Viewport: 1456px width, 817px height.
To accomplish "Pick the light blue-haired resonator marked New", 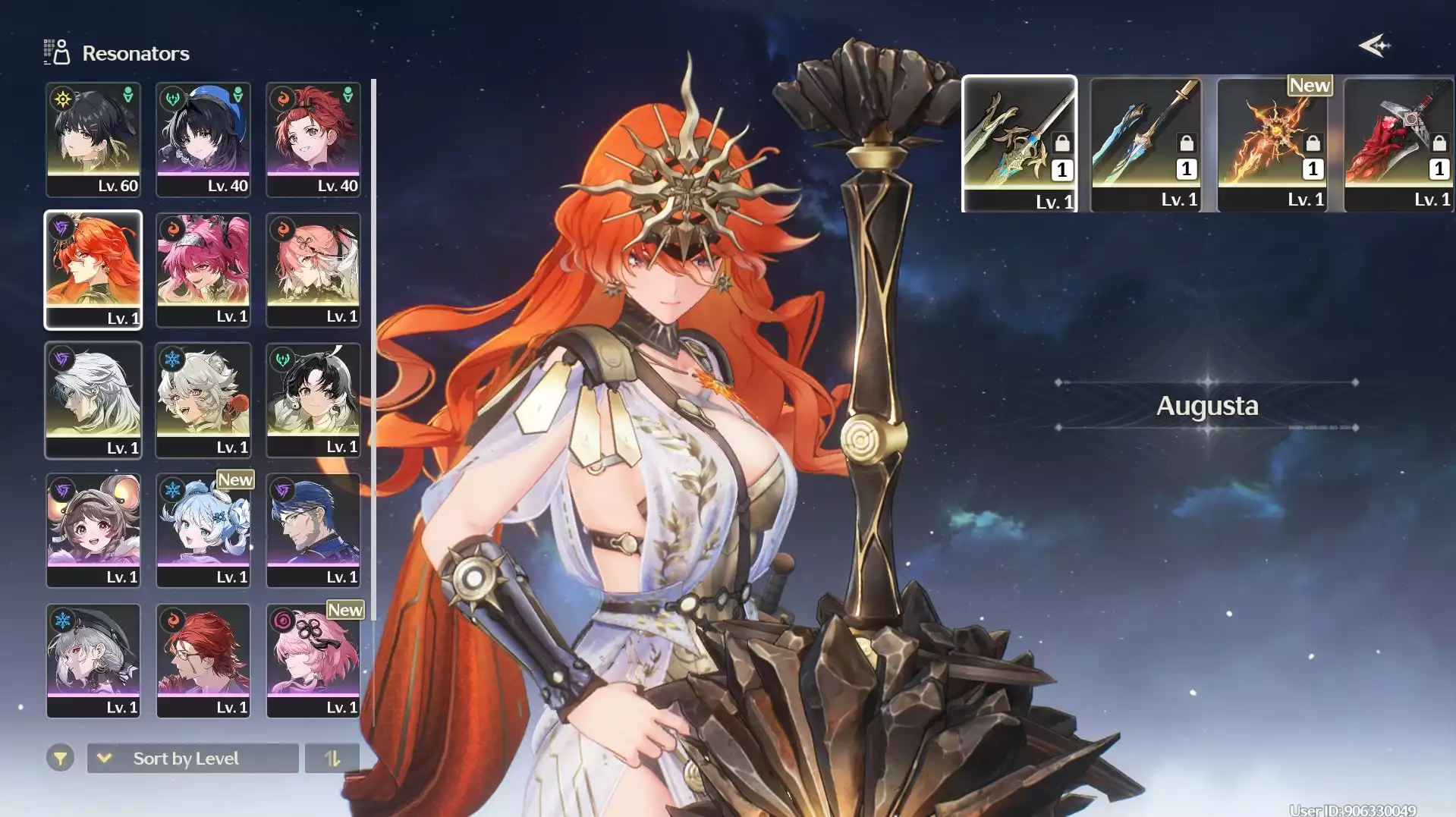I will [203, 530].
